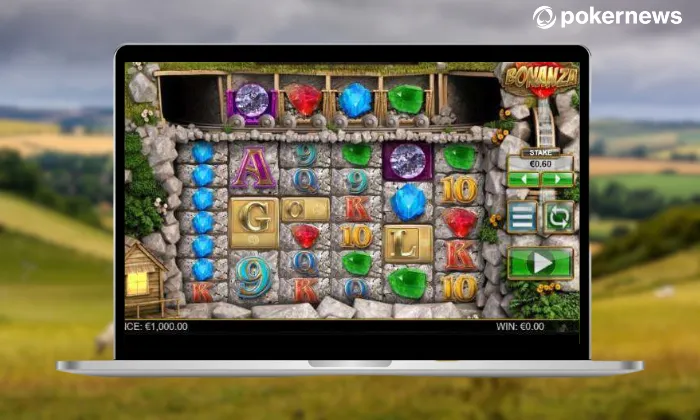Spin the reels with the green play button
Screen dimensions: 700x420
point(540,263)
